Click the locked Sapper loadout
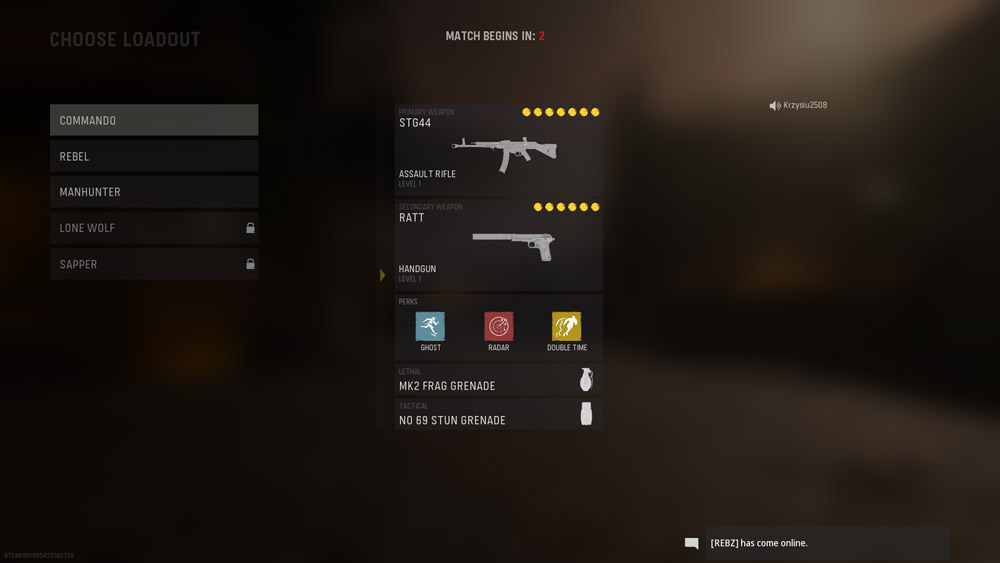 point(154,264)
